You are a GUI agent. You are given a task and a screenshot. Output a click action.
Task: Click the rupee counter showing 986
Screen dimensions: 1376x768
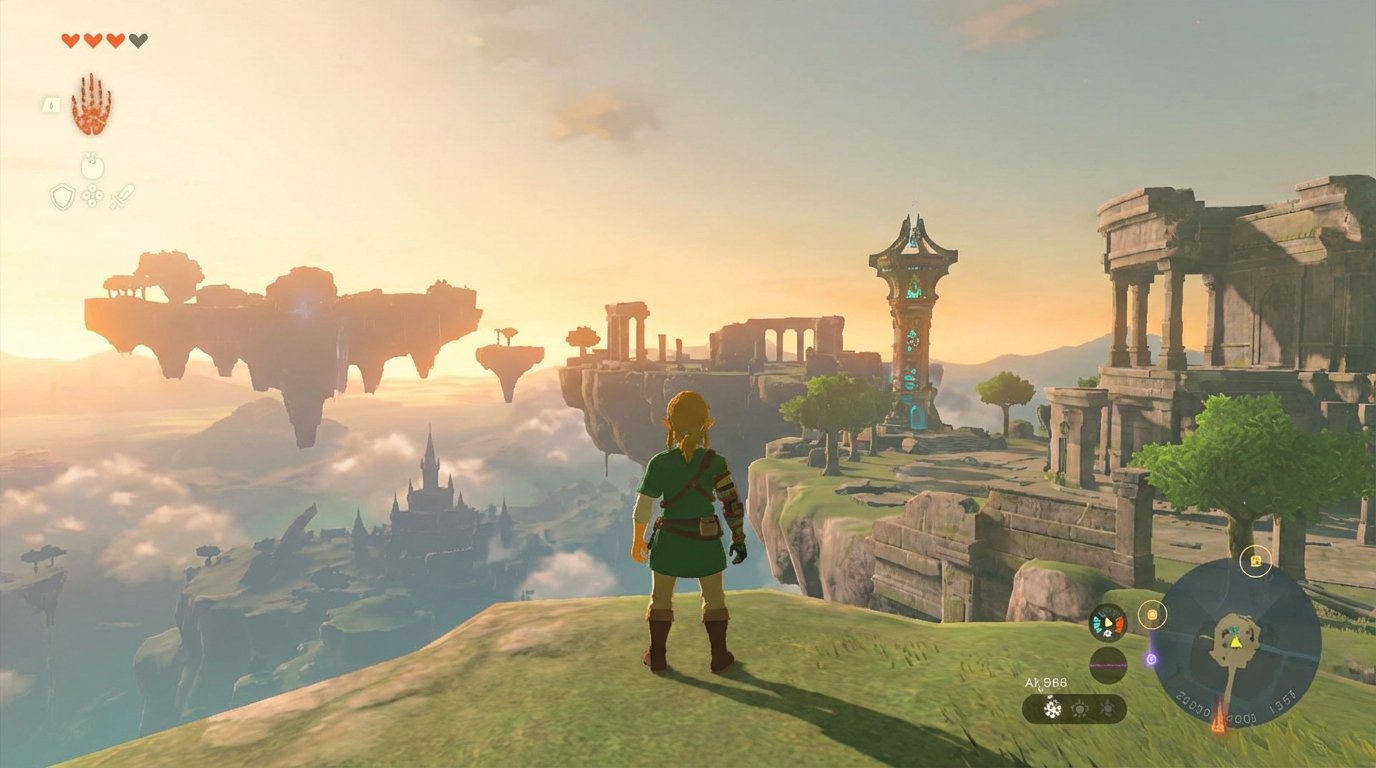click(1046, 682)
